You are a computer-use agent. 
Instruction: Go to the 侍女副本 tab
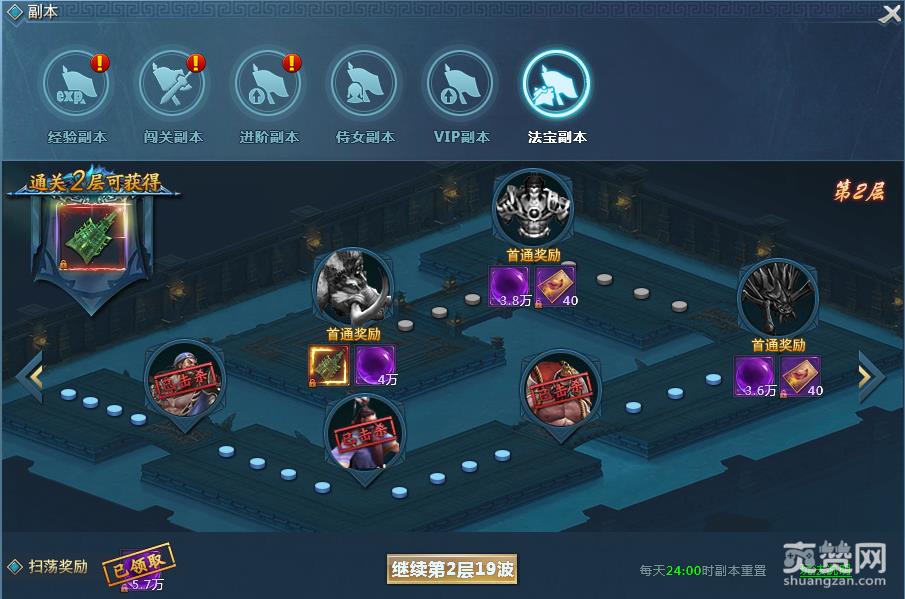(x=364, y=84)
